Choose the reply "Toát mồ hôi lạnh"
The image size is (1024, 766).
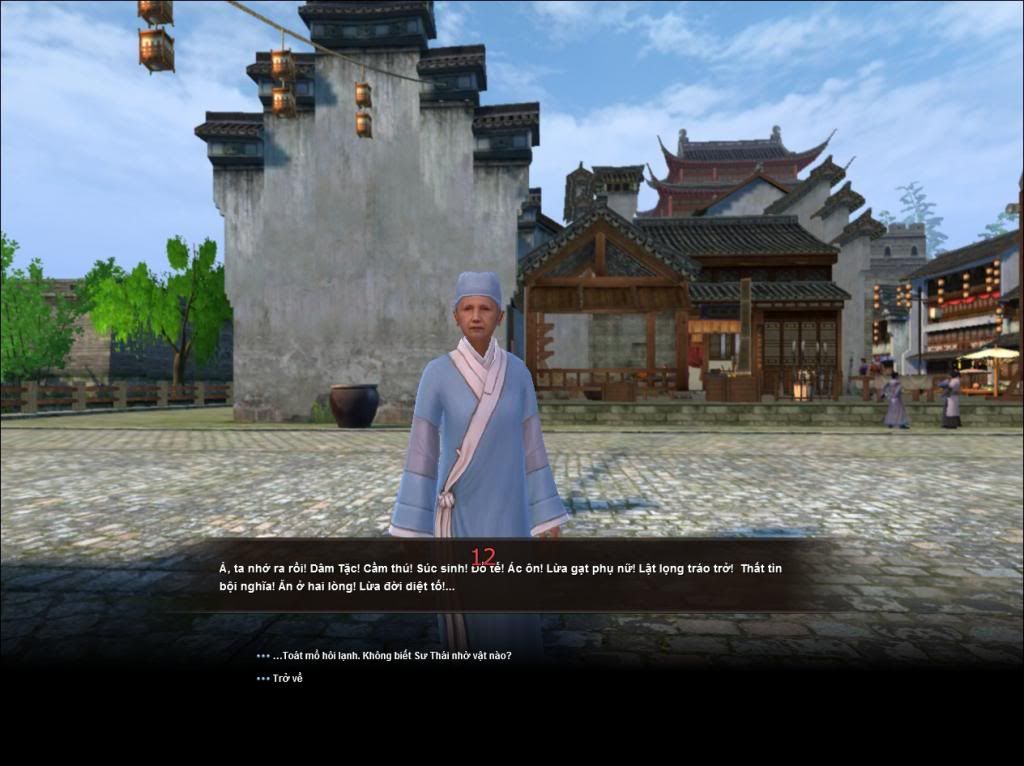point(391,656)
